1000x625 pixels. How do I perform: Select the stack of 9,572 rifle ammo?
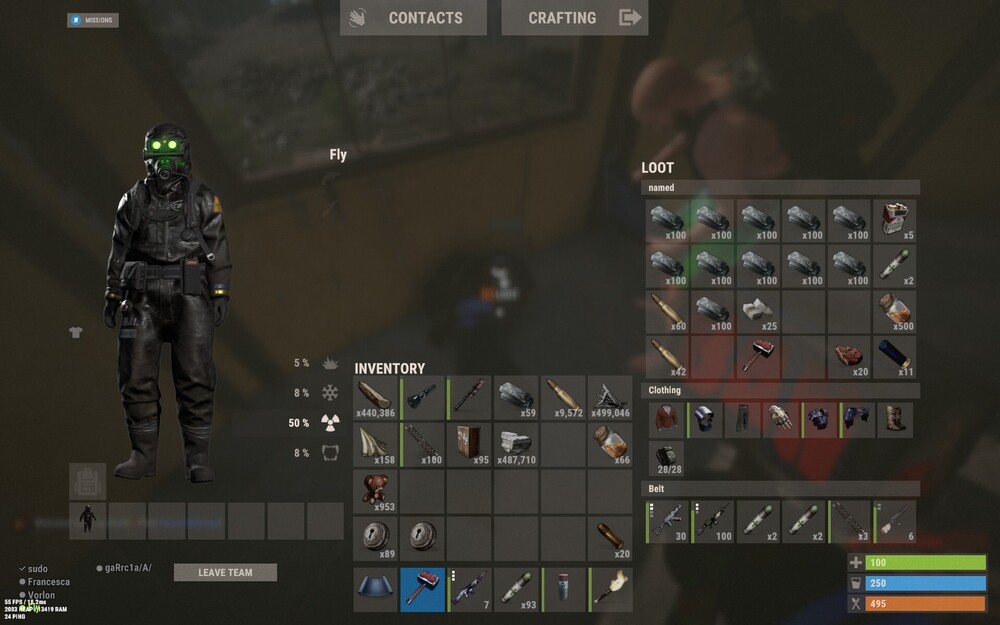565,398
